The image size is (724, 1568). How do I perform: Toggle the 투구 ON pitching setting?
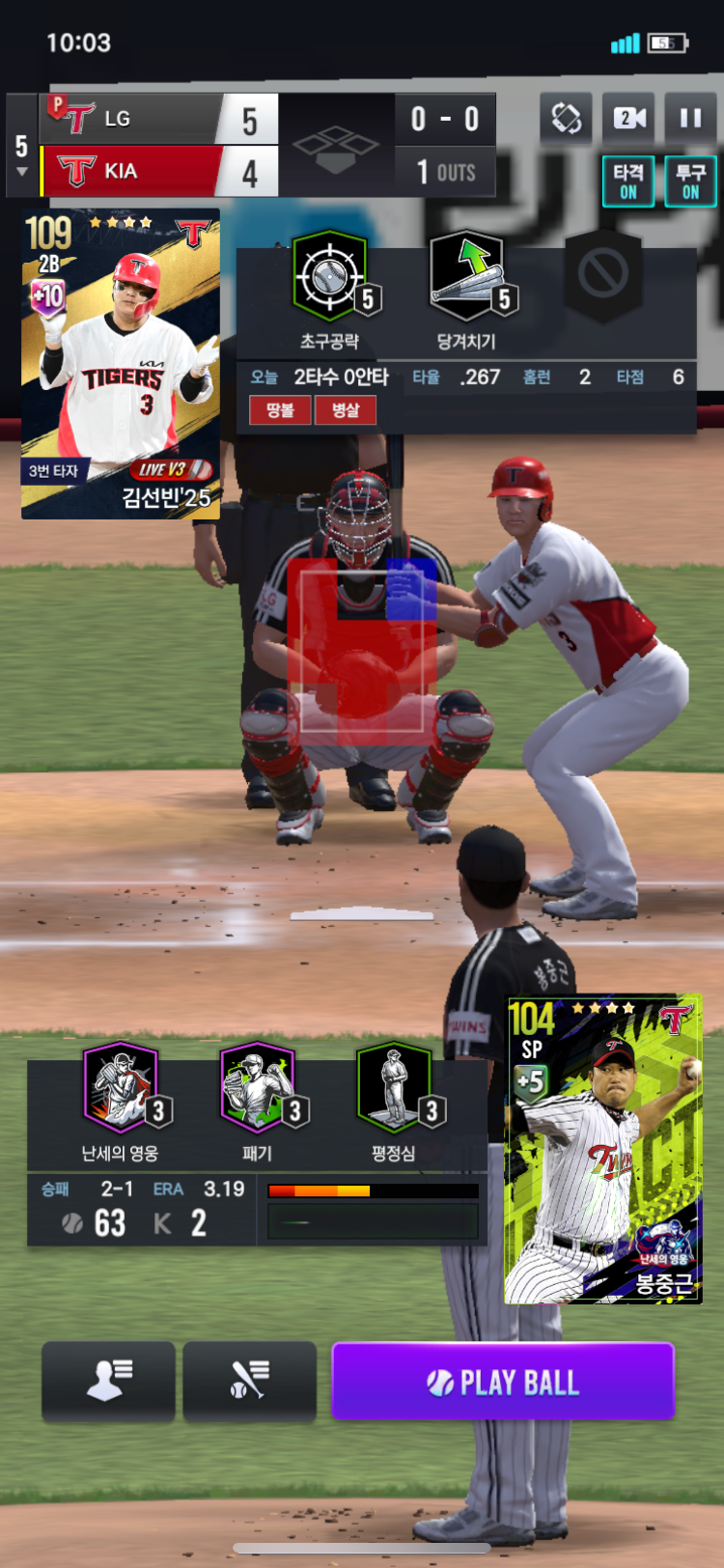(690, 182)
